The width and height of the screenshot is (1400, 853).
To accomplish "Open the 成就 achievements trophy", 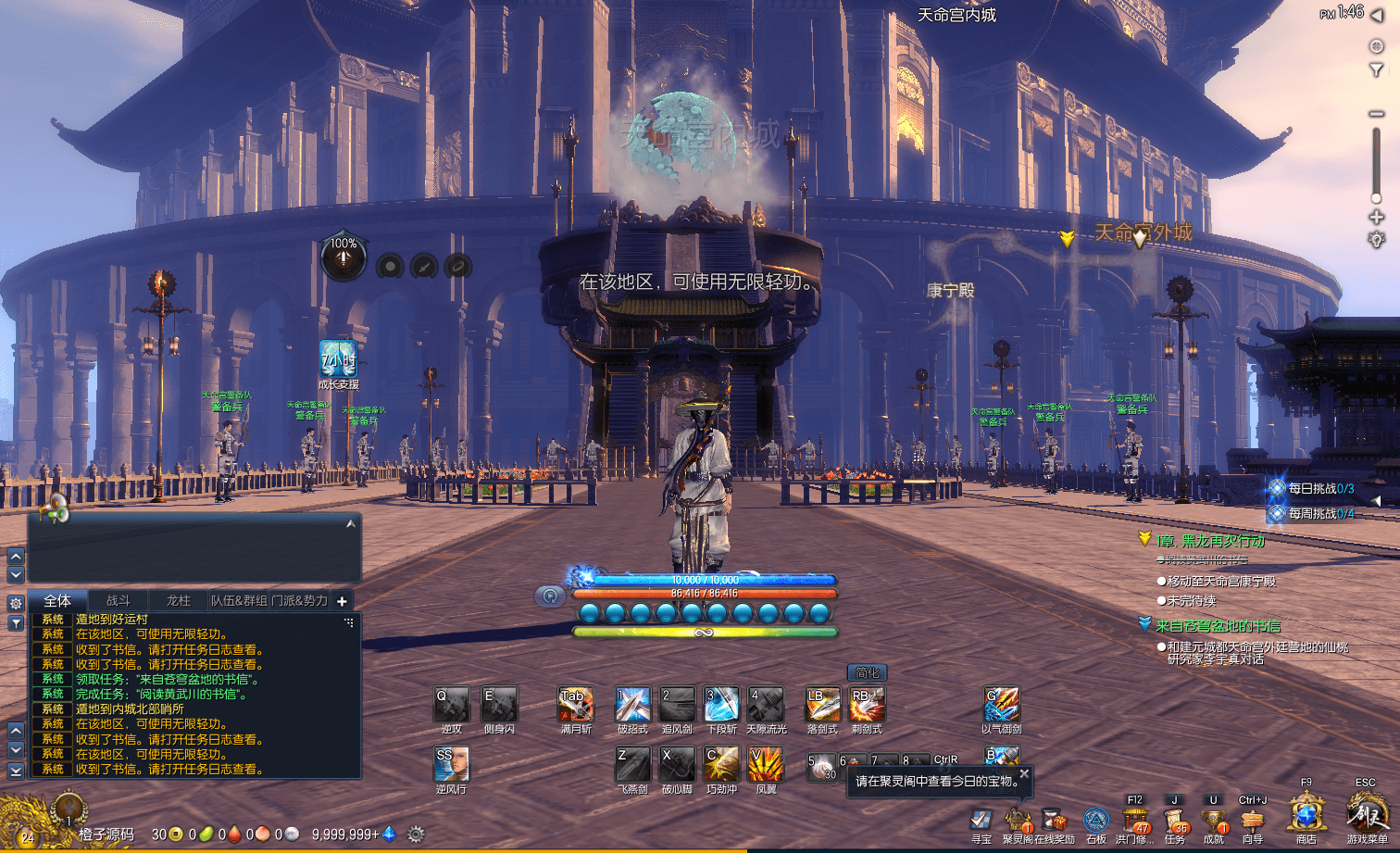I will click(x=1214, y=821).
